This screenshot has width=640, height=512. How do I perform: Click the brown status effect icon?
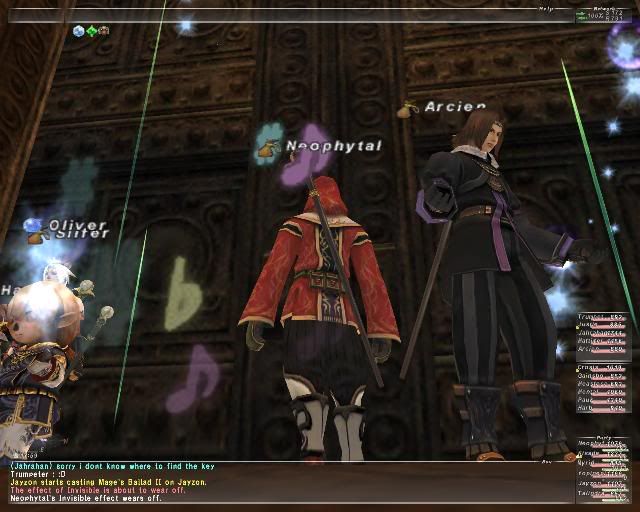pyautogui.click(x=103, y=31)
